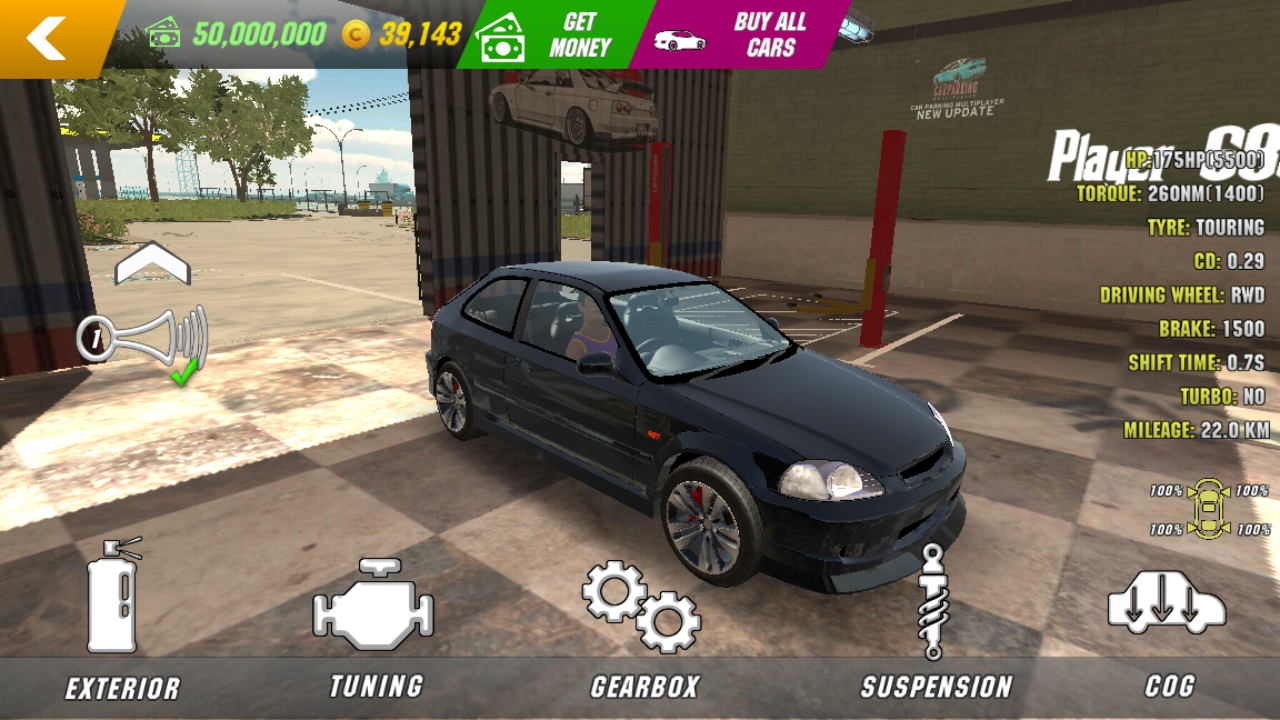Tap the yellow car tyre condition icon
Screen dimensions: 1280x720
1208,509
